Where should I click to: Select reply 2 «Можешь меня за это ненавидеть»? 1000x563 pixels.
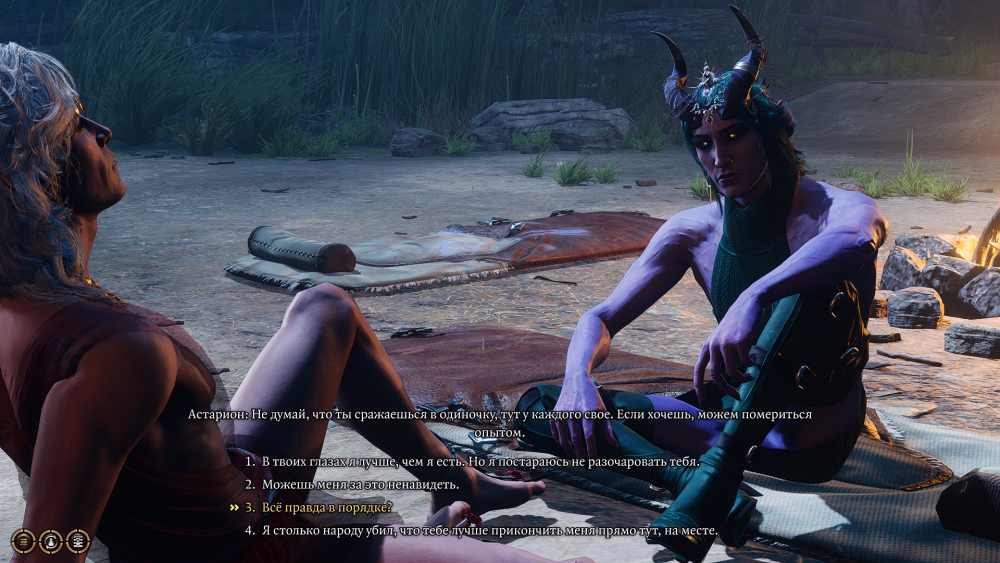361,484
